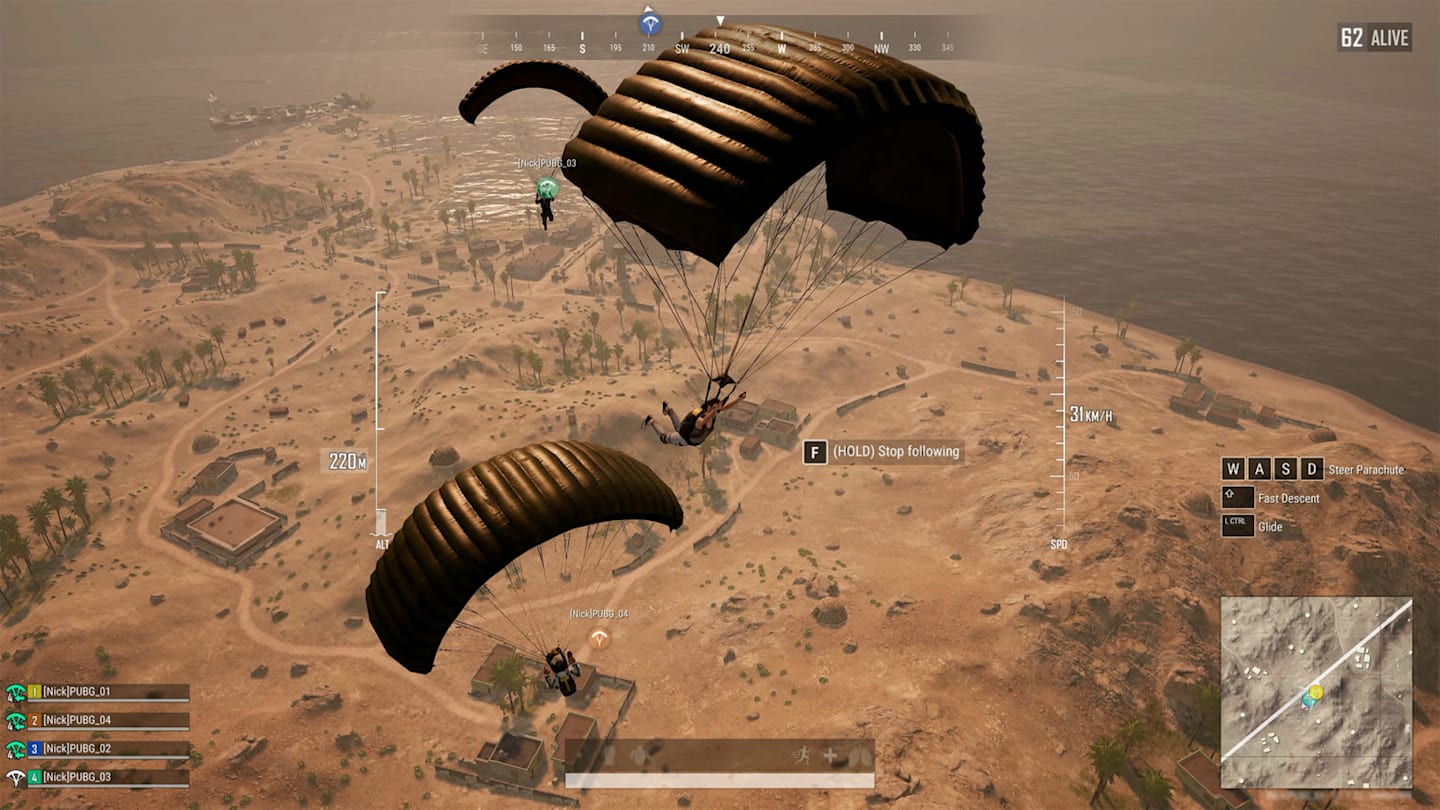
Task: Click the health bar under [Nick]PUBG_01
Action: click(110, 700)
